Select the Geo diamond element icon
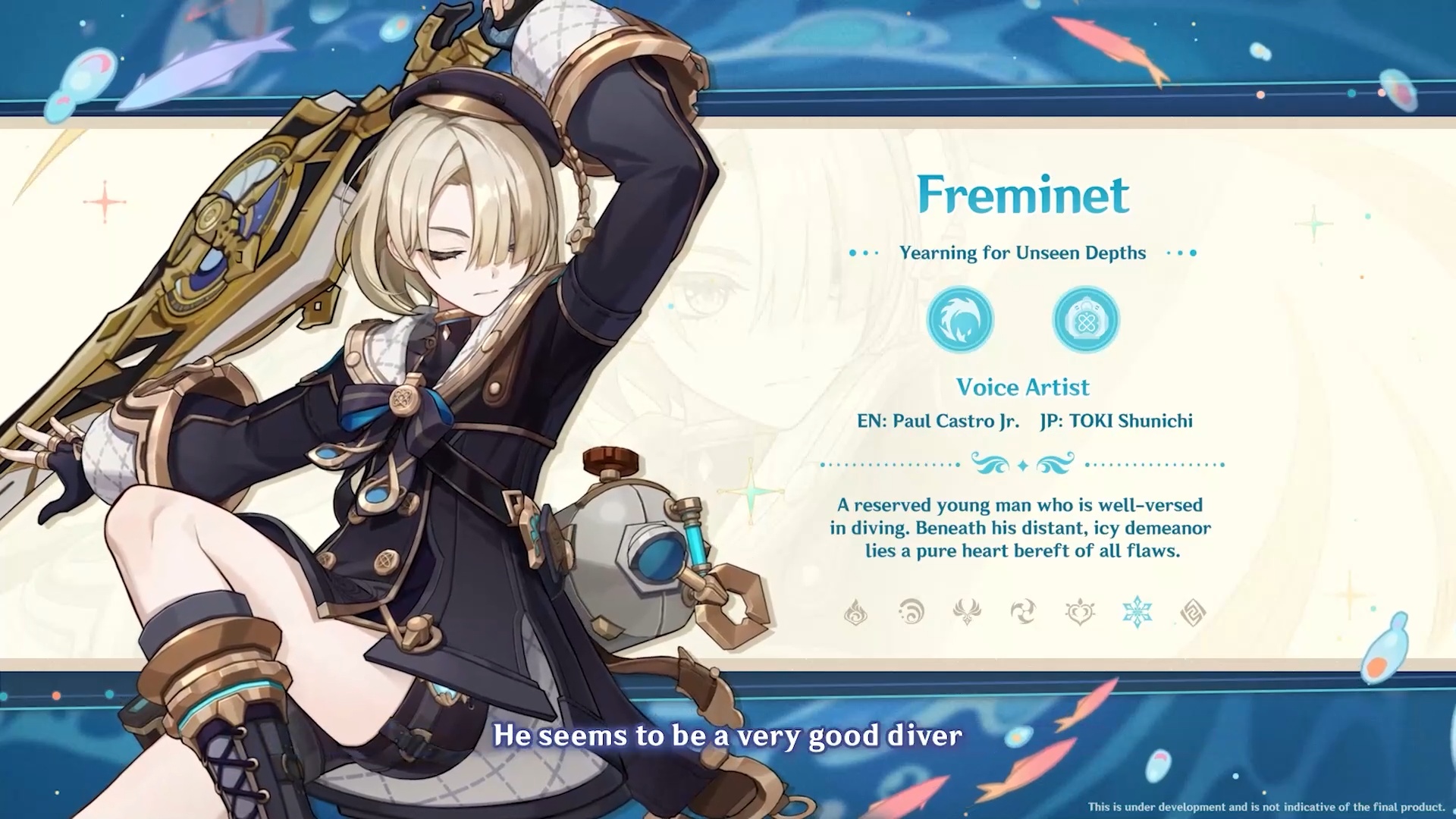Image resolution: width=1456 pixels, height=819 pixels. tap(1193, 612)
